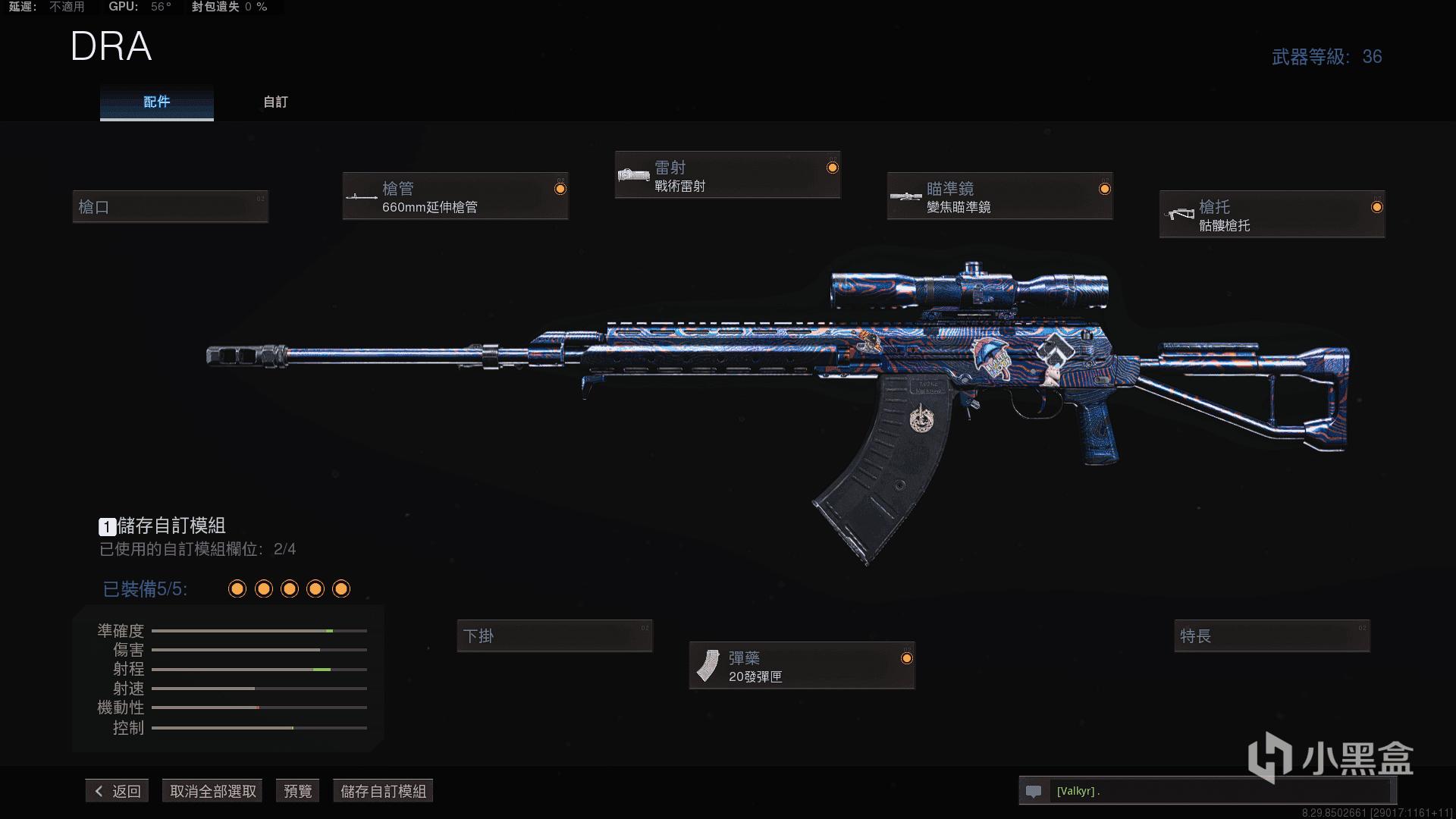The height and width of the screenshot is (819, 1456).
Task: Choose the 雷射 tactical laser slot
Action: pos(727,175)
